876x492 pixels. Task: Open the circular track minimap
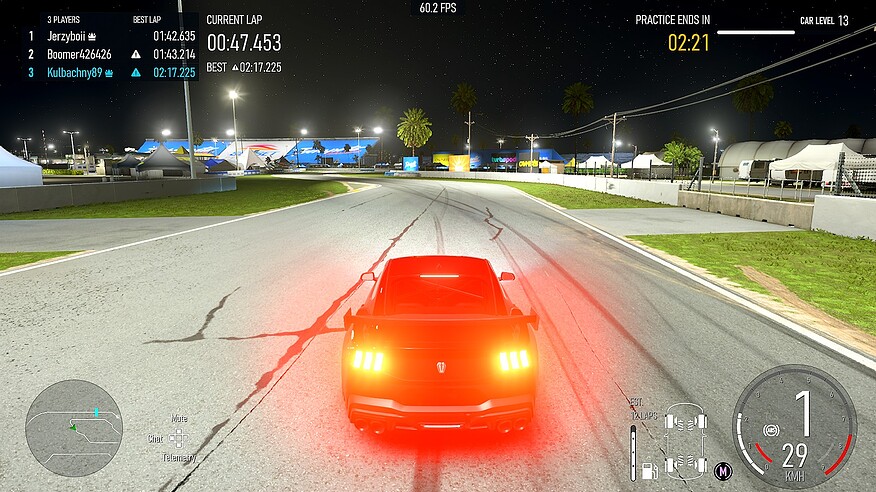coord(74,428)
